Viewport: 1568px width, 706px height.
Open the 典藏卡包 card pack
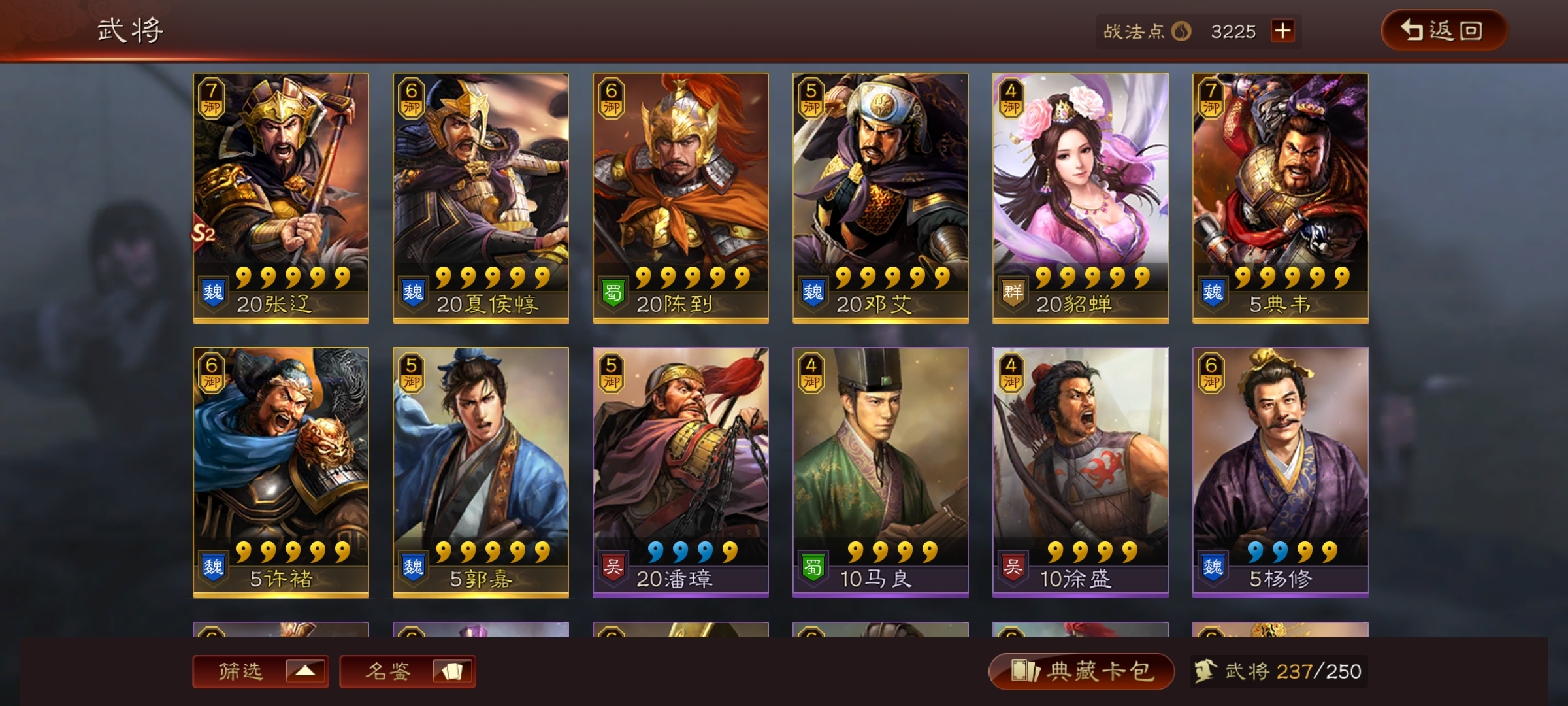[x=1081, y=671]
